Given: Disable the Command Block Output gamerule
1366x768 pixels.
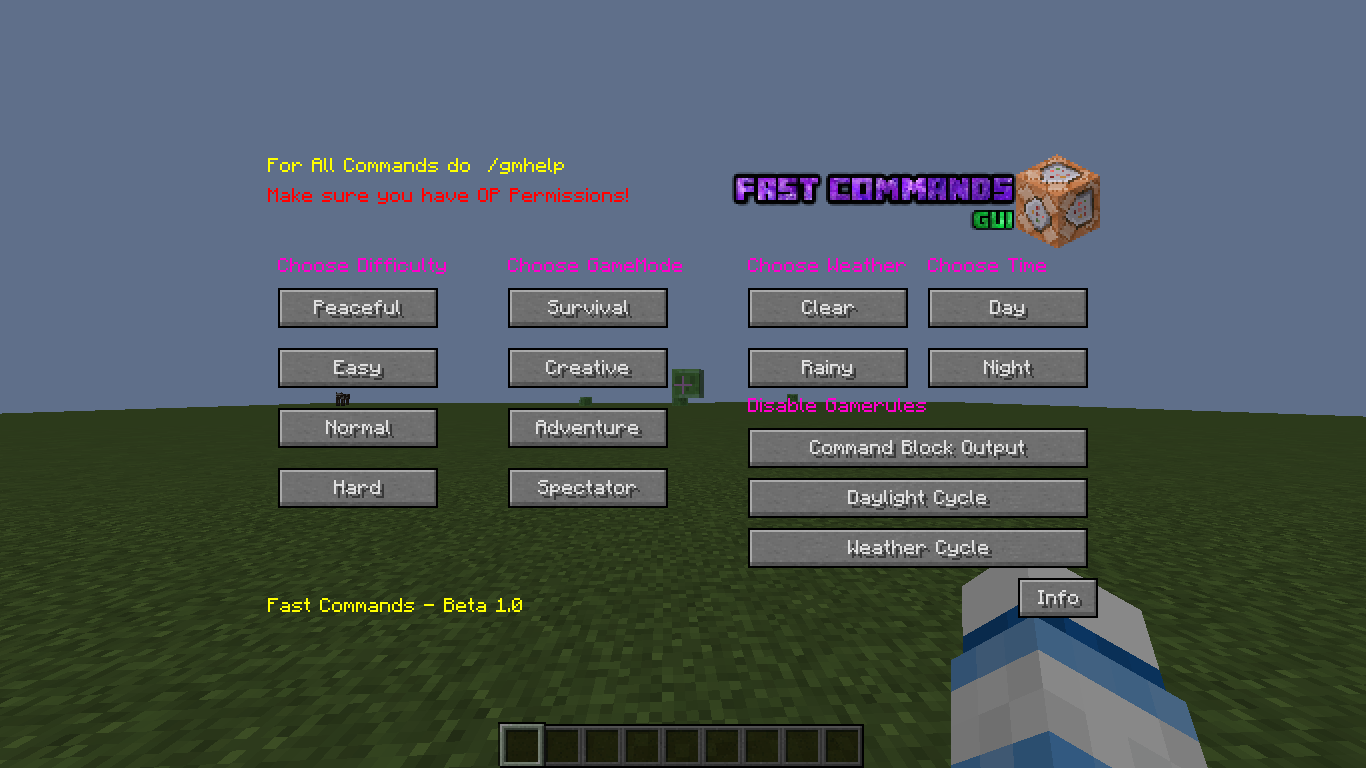Looking at the screenshot, I should (x=917, y=448).
